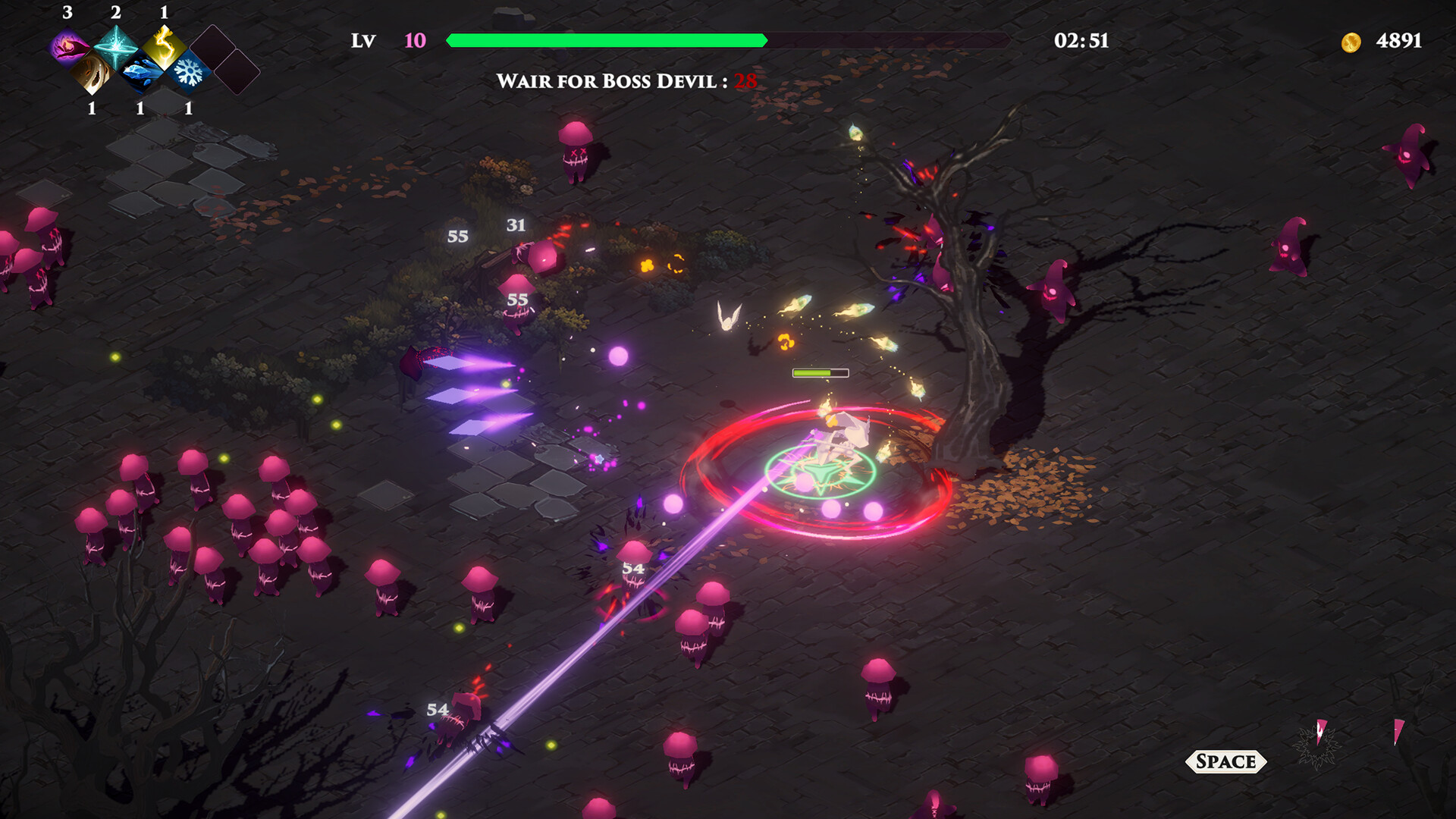
Task: Click the second empty skill slot
Action: pyautogui.click(x=237, y=70)
